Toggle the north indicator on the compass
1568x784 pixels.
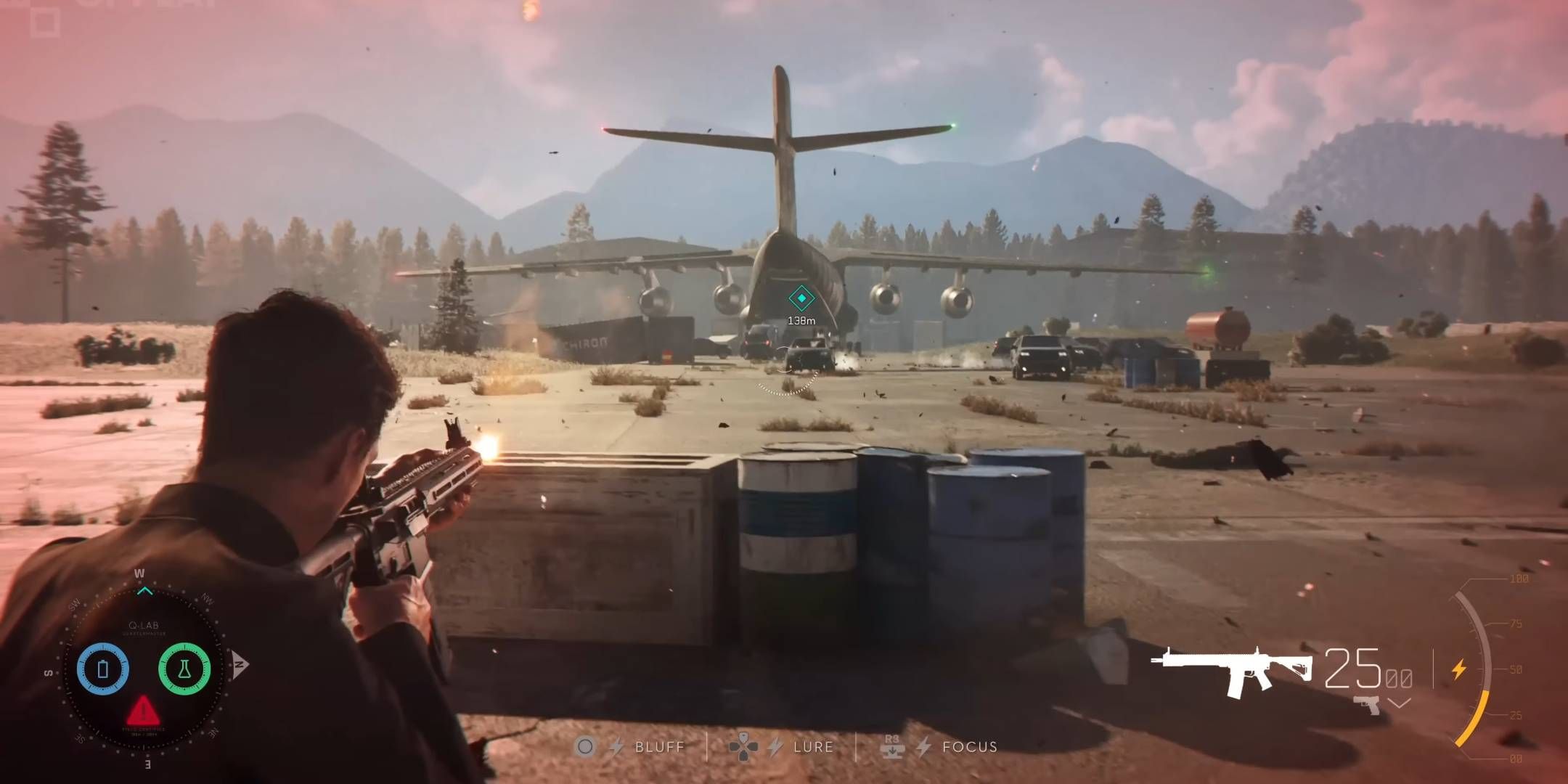point(239,664)
